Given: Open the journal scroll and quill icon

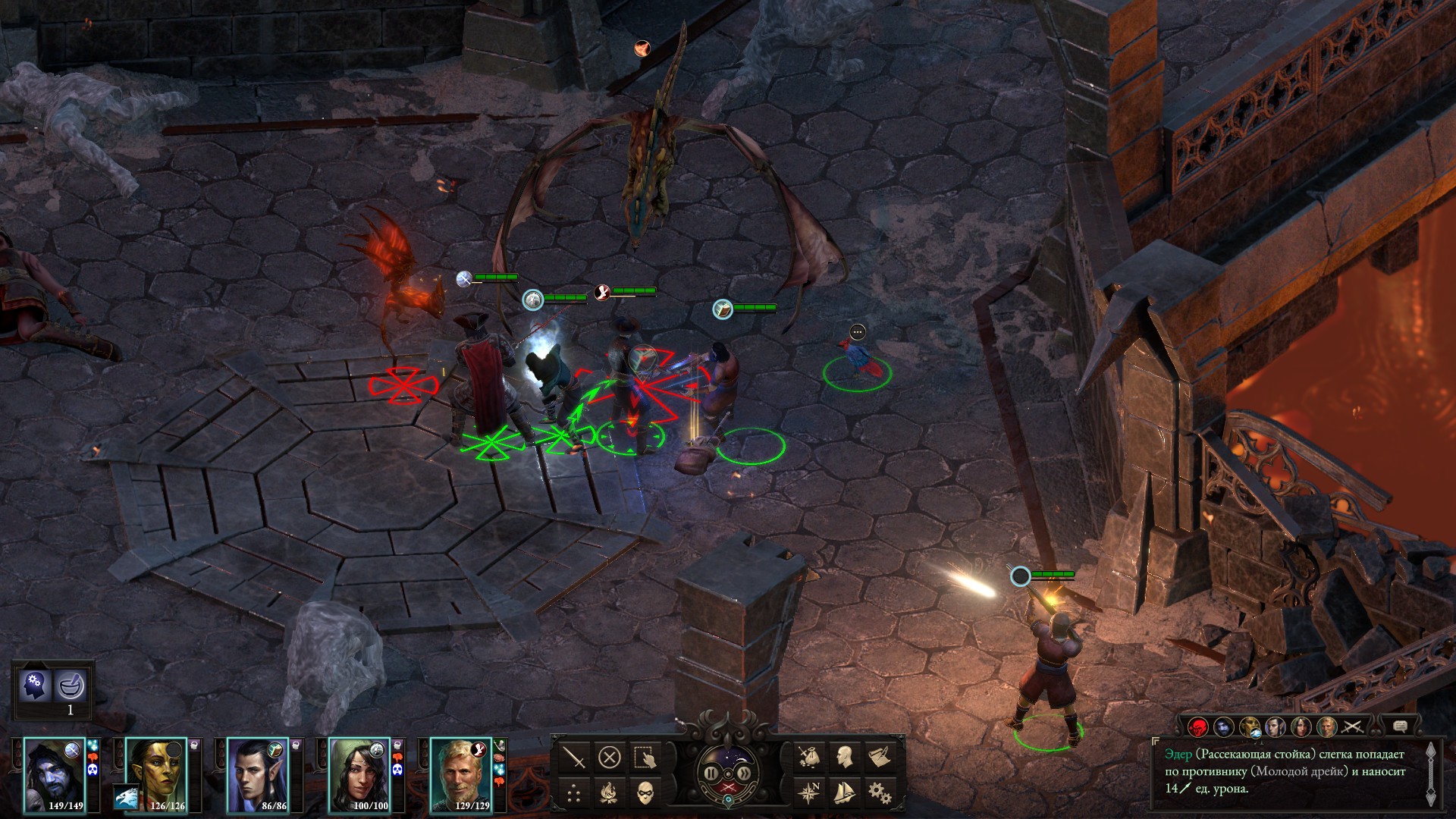Looking at the screenshot, I should tap(880, 757).
